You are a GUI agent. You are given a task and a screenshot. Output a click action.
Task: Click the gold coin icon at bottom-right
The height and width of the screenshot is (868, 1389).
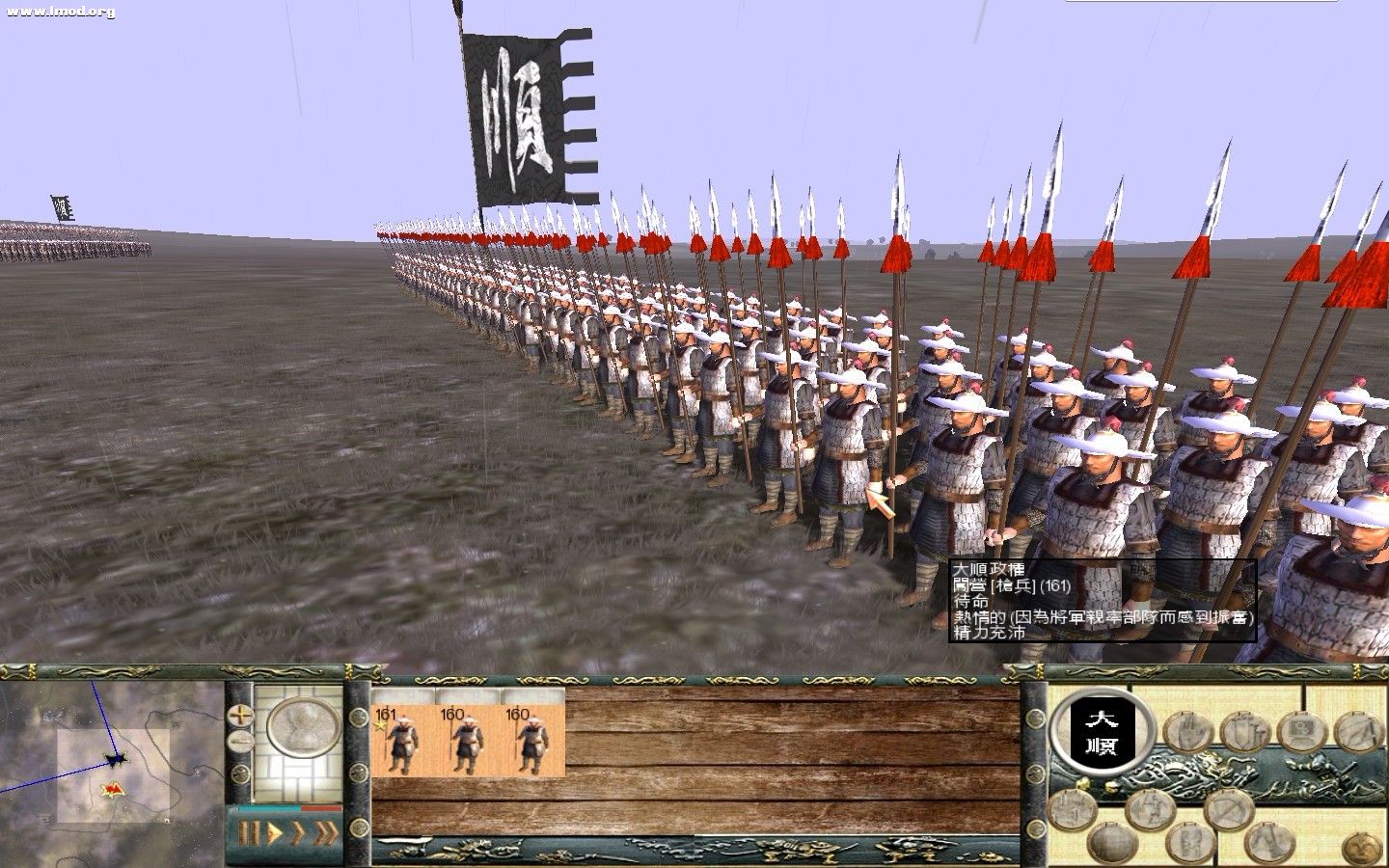coord(1361,846)
